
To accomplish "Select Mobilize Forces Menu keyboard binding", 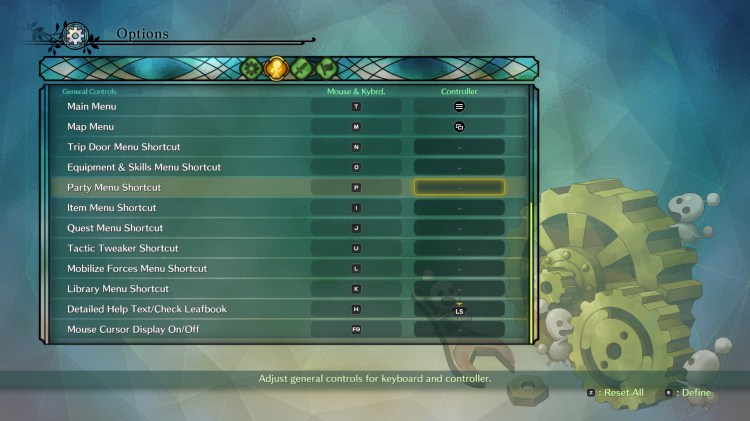I will (x=356, y=268).
